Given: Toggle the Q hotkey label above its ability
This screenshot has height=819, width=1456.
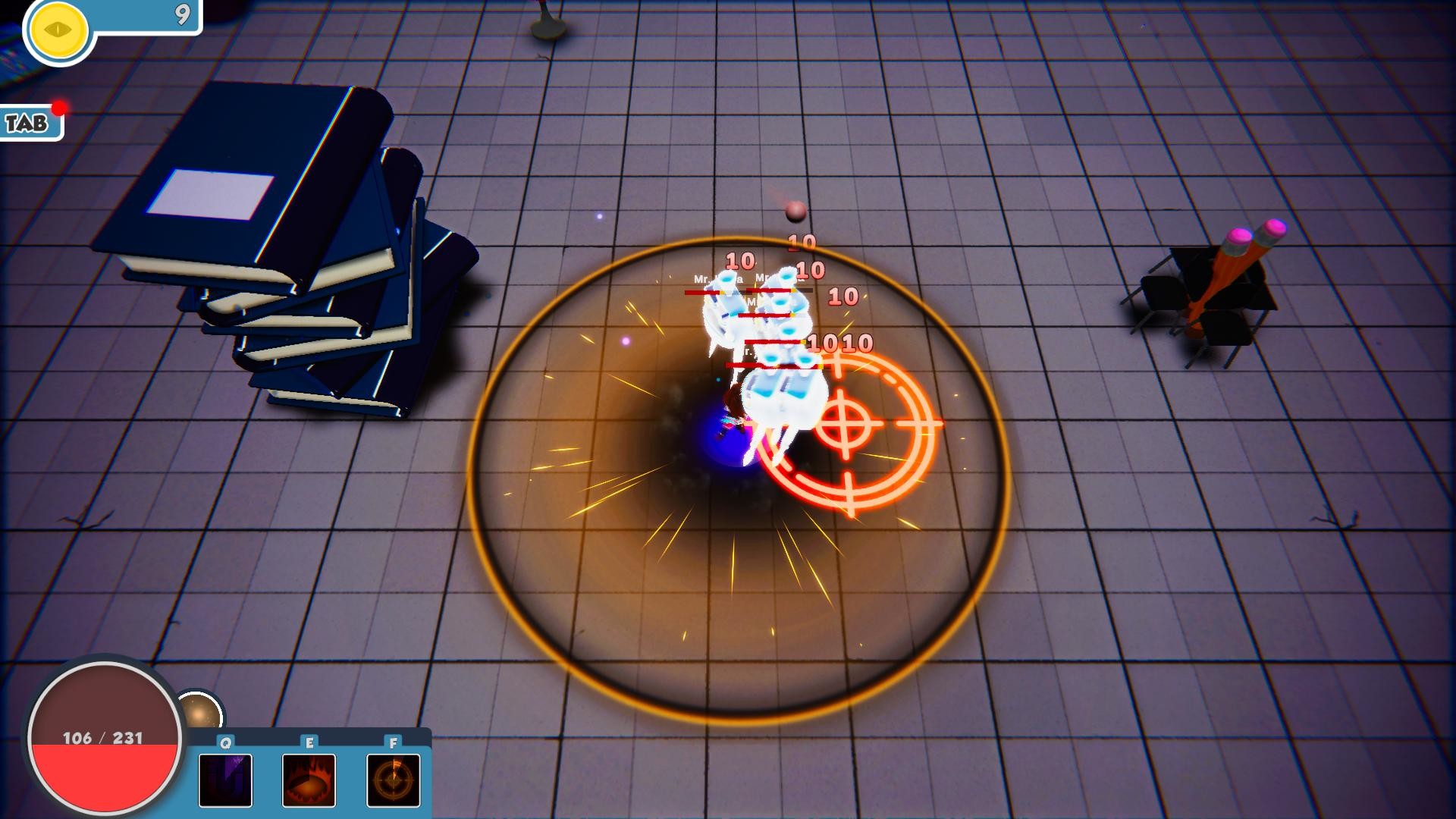Looking at the screenshot, I should (x=224, y=744).
